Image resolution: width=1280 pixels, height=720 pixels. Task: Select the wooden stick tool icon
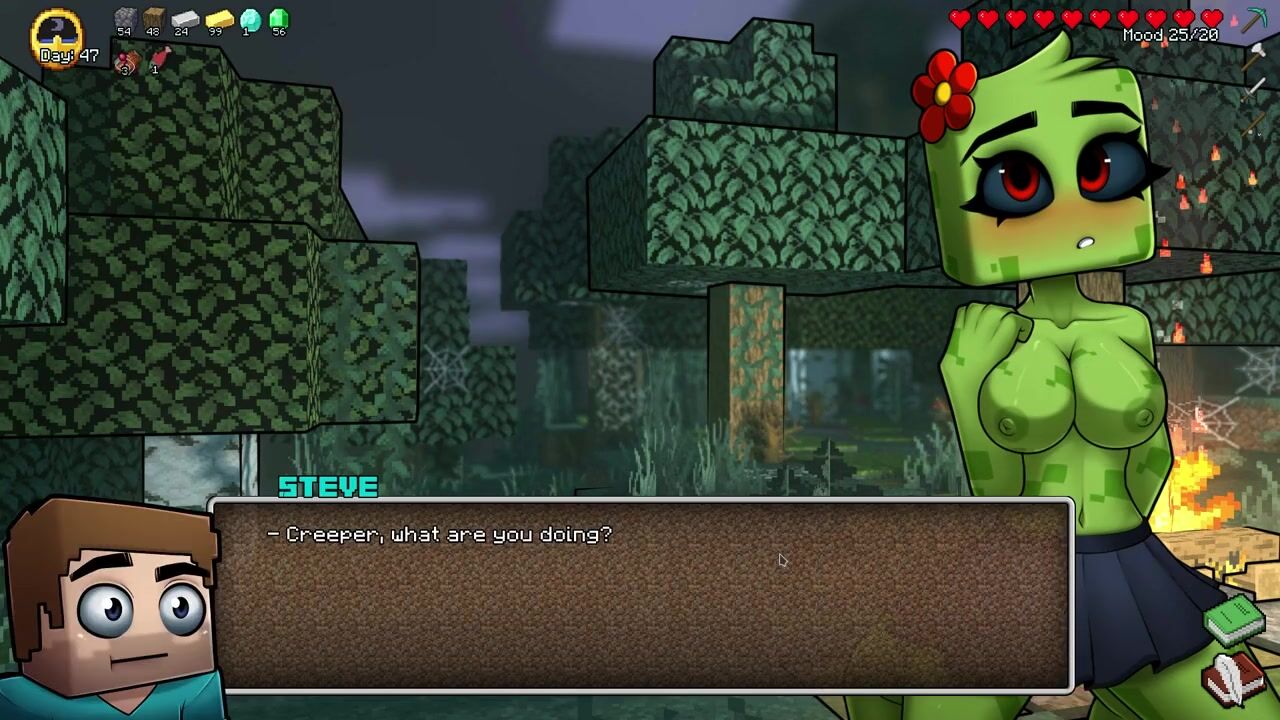[1256, 124]
